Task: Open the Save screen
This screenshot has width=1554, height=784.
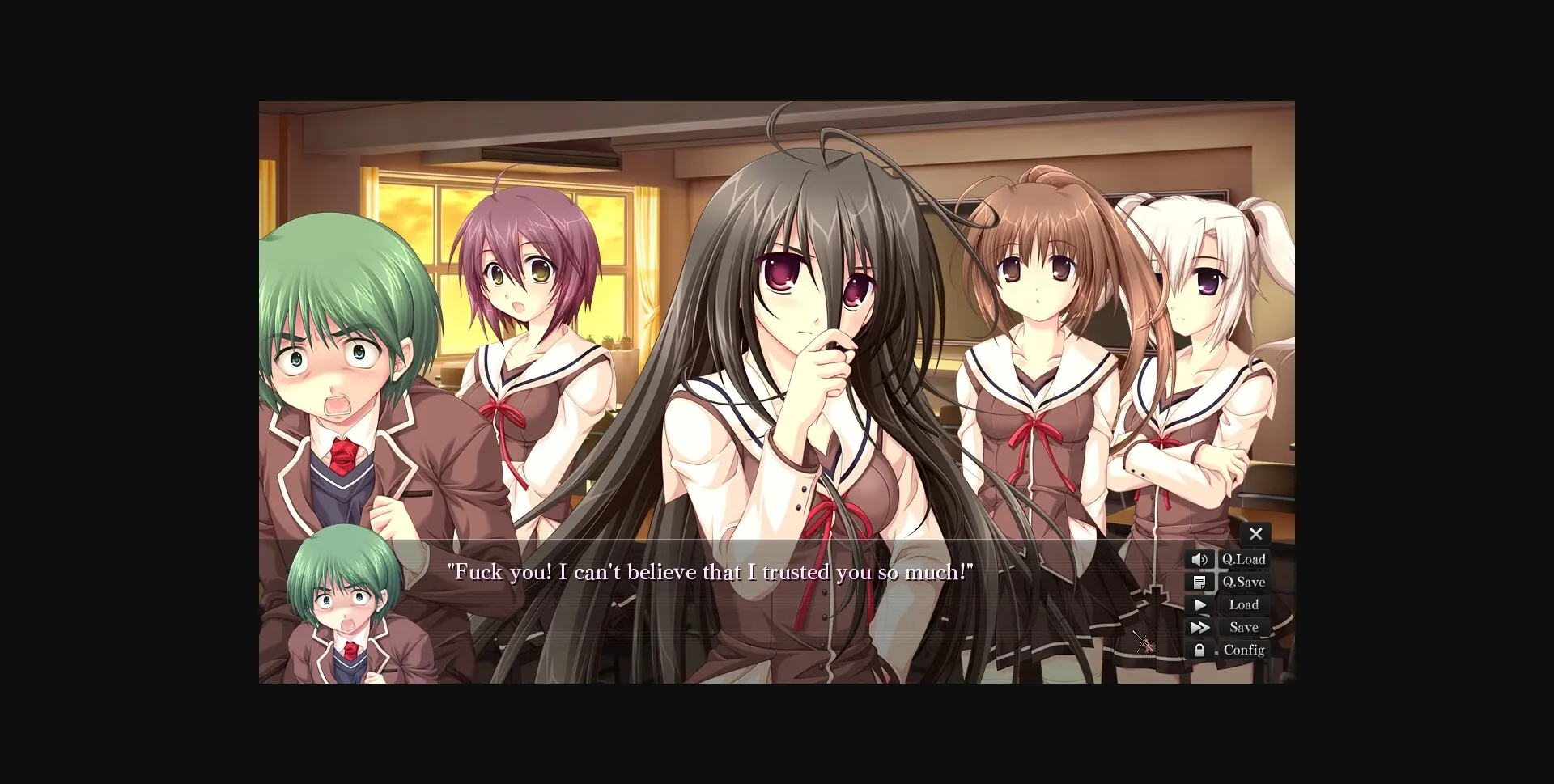Action: click(x=1242, y=627)
